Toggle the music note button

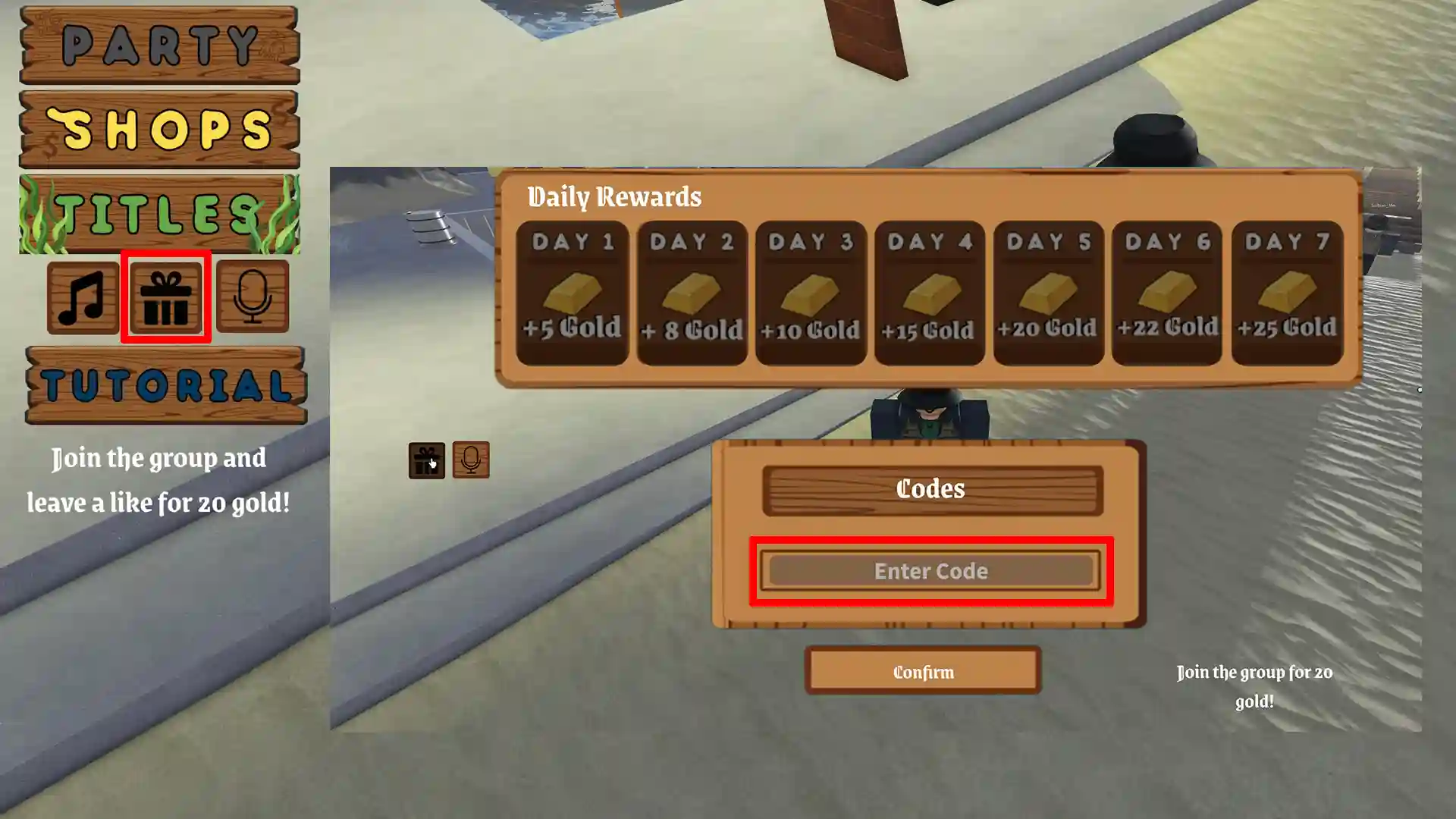pyautogui.click(x=83, y=297)
